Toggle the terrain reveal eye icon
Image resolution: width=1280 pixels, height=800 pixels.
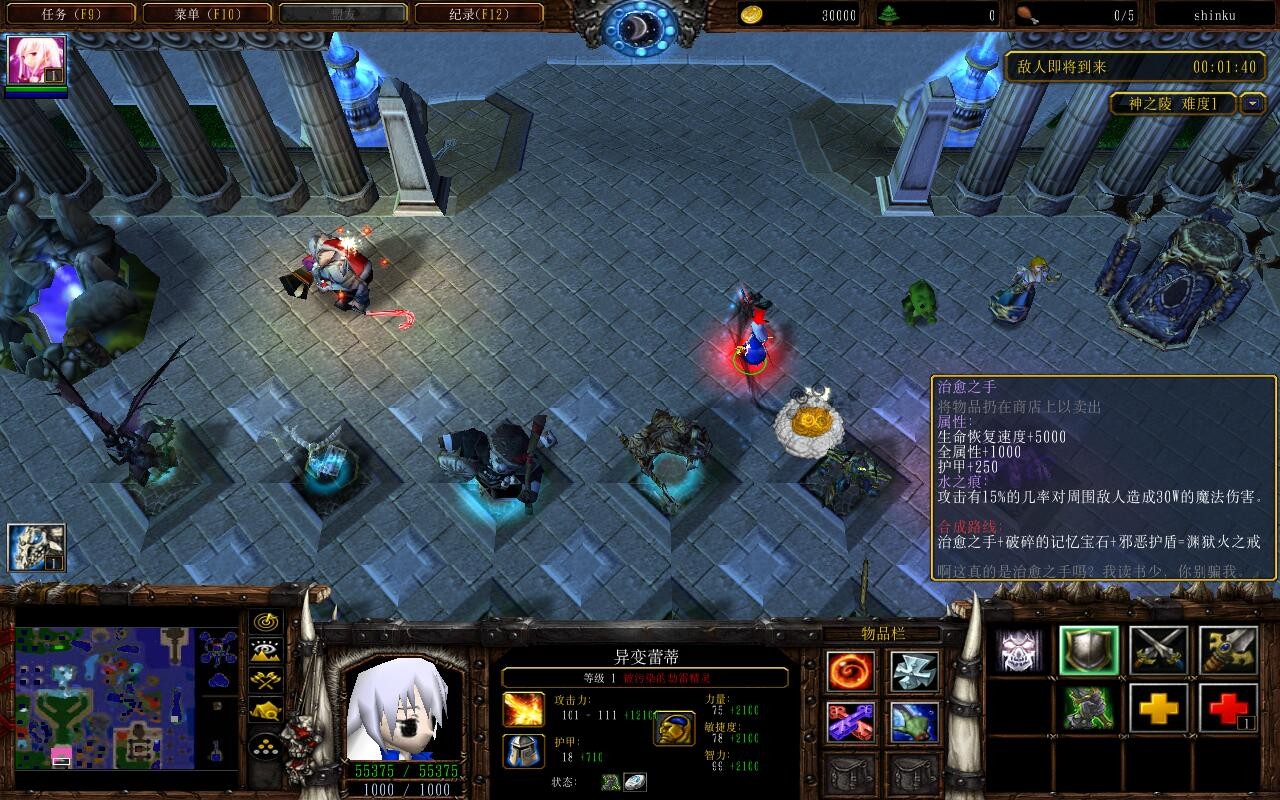(x=265, y=650)
